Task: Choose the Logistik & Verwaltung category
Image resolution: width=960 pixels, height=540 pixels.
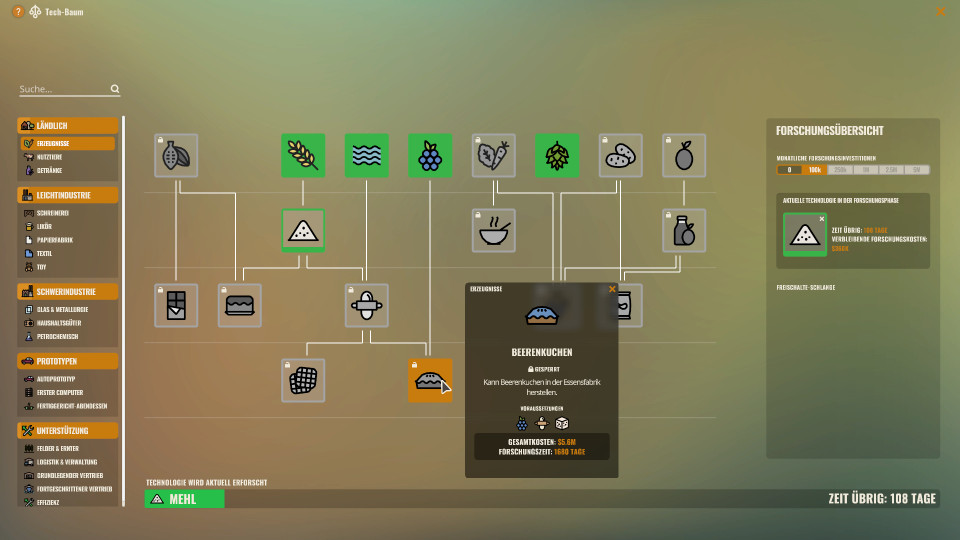Action: click(x=68, y=462)
